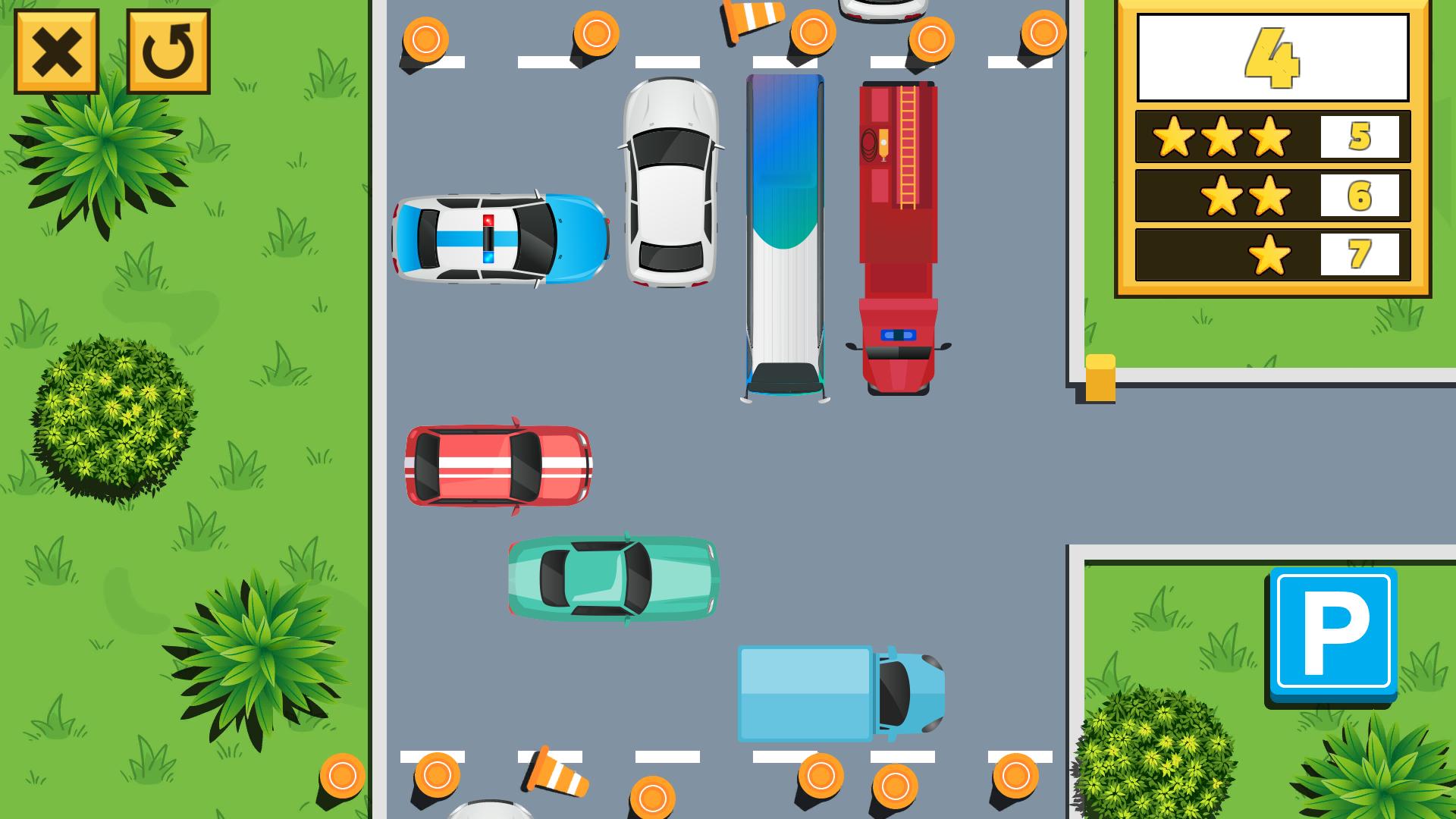Tap the white sedan near the top
1456x819 pixels.
coord(670,182)
